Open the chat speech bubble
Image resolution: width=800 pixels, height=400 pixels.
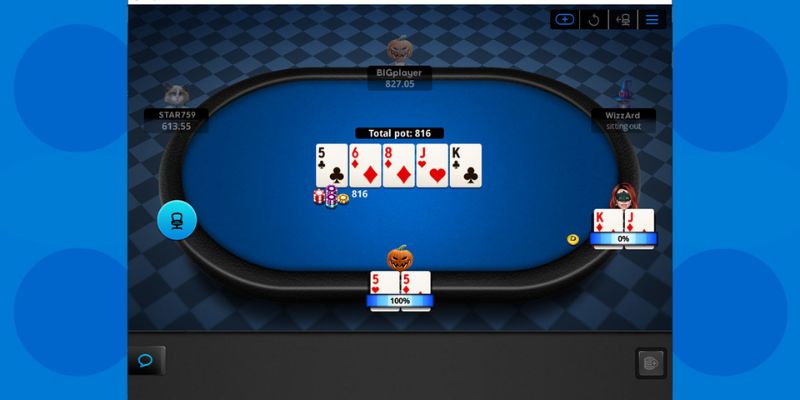coord(146,360)
